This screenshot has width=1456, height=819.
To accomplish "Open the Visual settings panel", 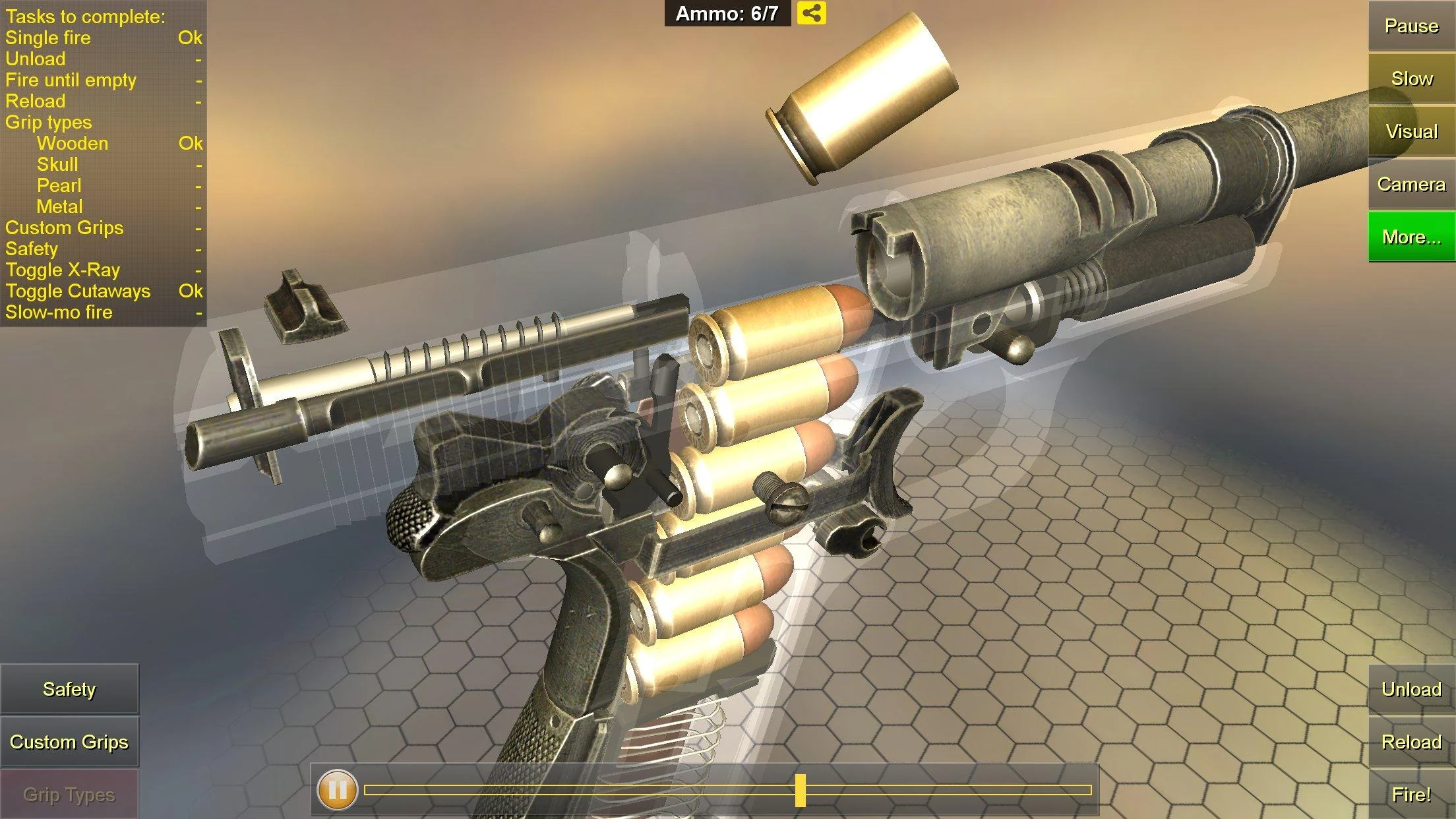I will [x=1410, y=131].
